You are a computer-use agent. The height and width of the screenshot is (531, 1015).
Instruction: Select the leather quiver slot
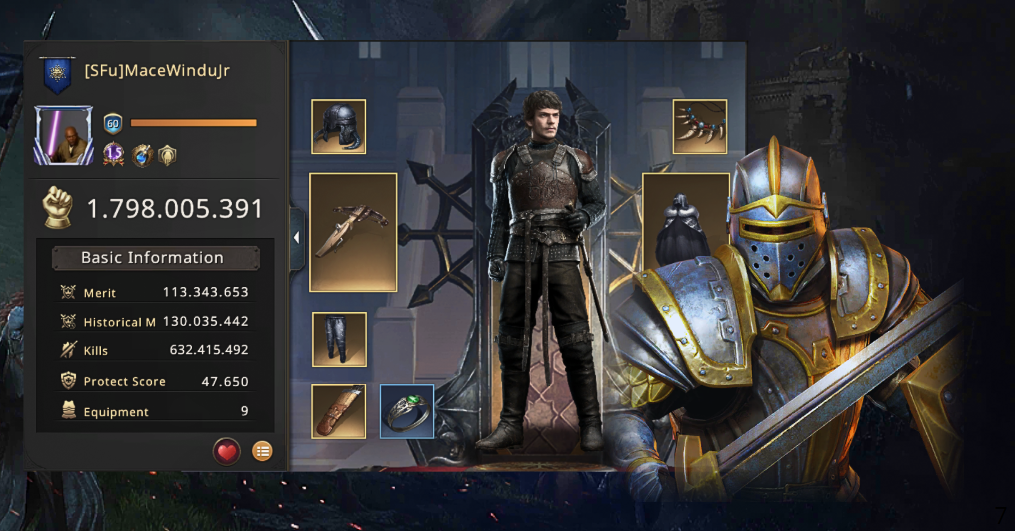pyautogui.click(x=338, y=411)
